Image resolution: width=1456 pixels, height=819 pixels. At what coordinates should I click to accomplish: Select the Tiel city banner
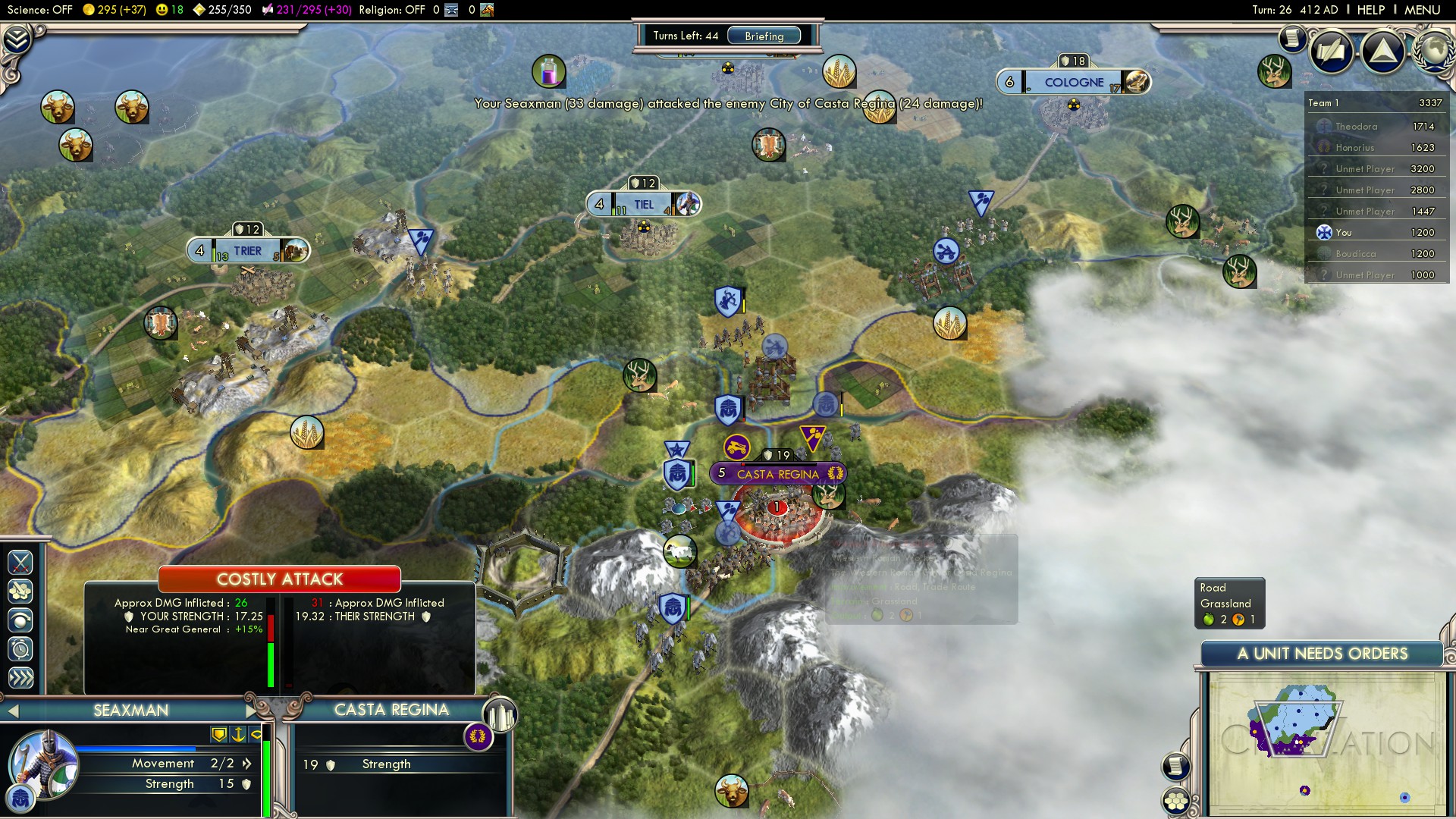643,205
